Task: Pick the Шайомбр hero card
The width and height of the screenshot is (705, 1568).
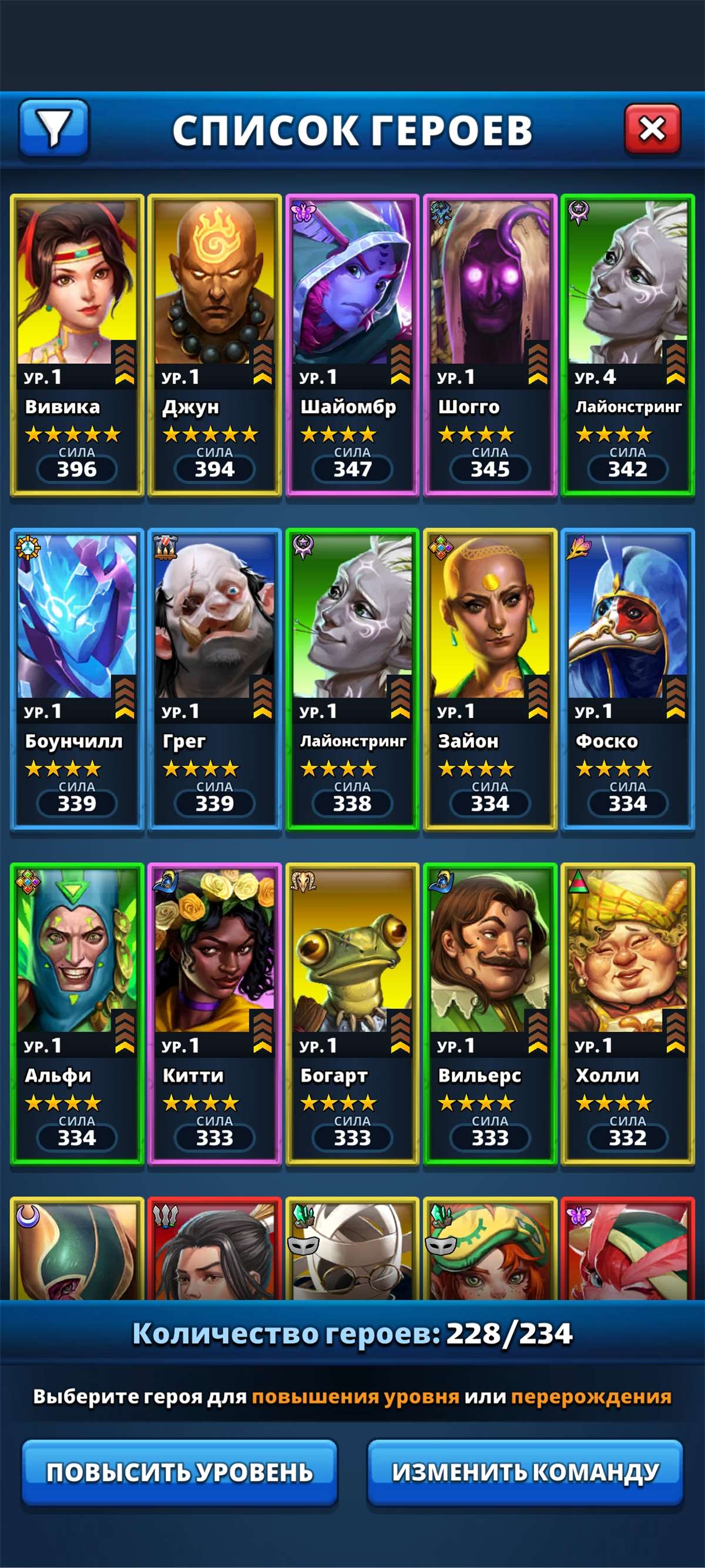Action: click(x=352, y=344)
